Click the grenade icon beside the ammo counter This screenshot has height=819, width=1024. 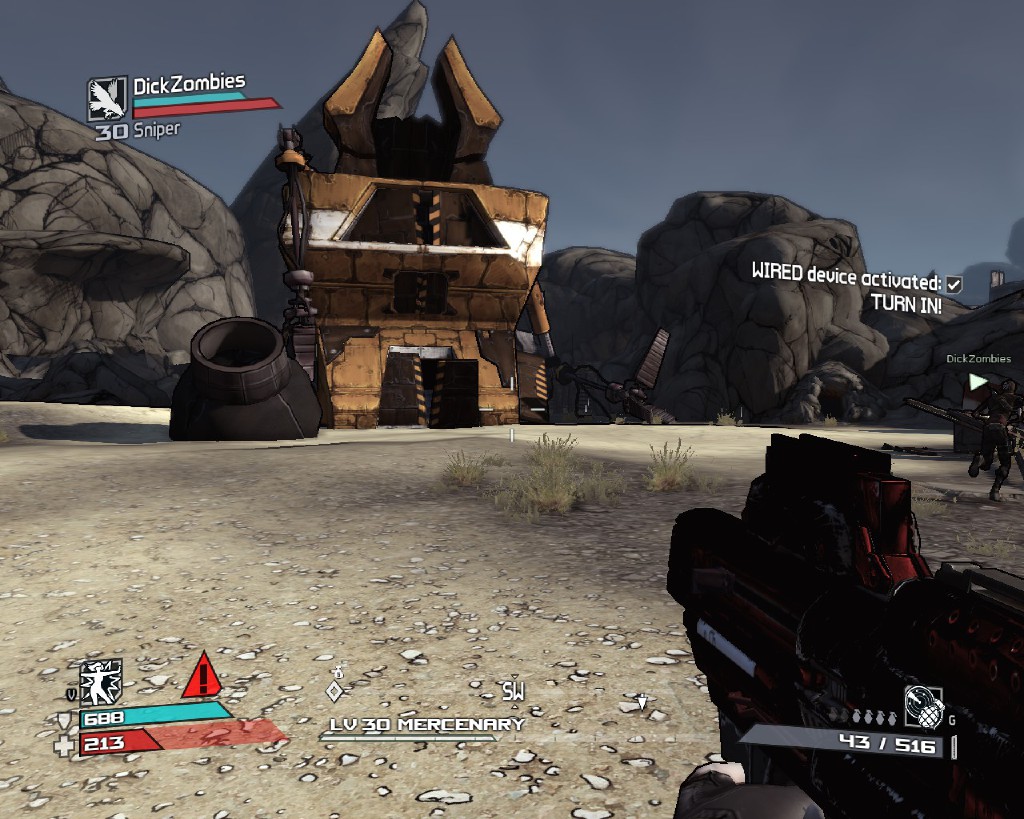(x=923, y=707)
